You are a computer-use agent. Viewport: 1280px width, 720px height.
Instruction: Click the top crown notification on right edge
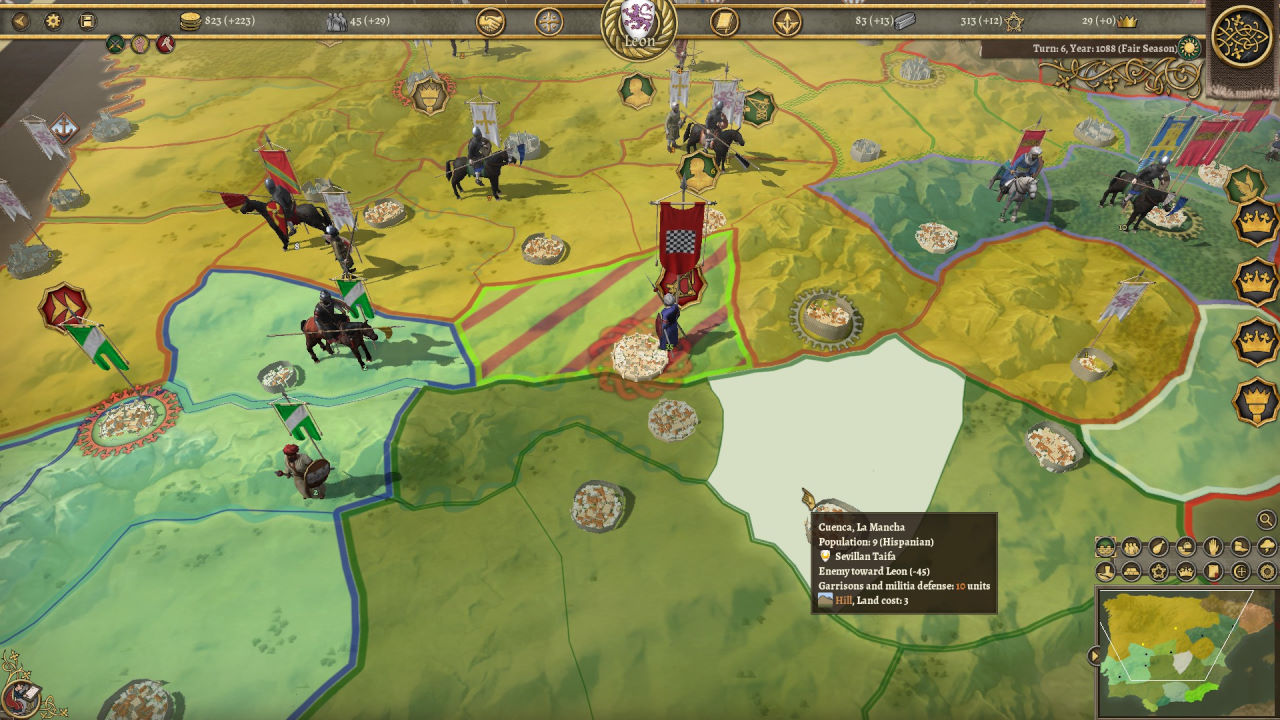[x=1255, y=221]
